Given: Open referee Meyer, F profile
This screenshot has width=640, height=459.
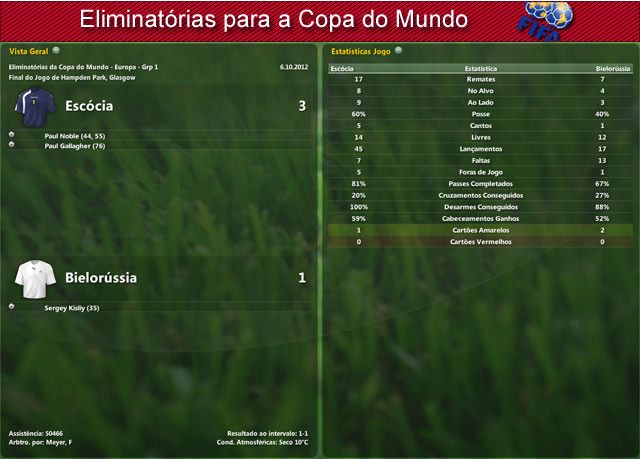Looking at the screenshot, I should 61,442.
